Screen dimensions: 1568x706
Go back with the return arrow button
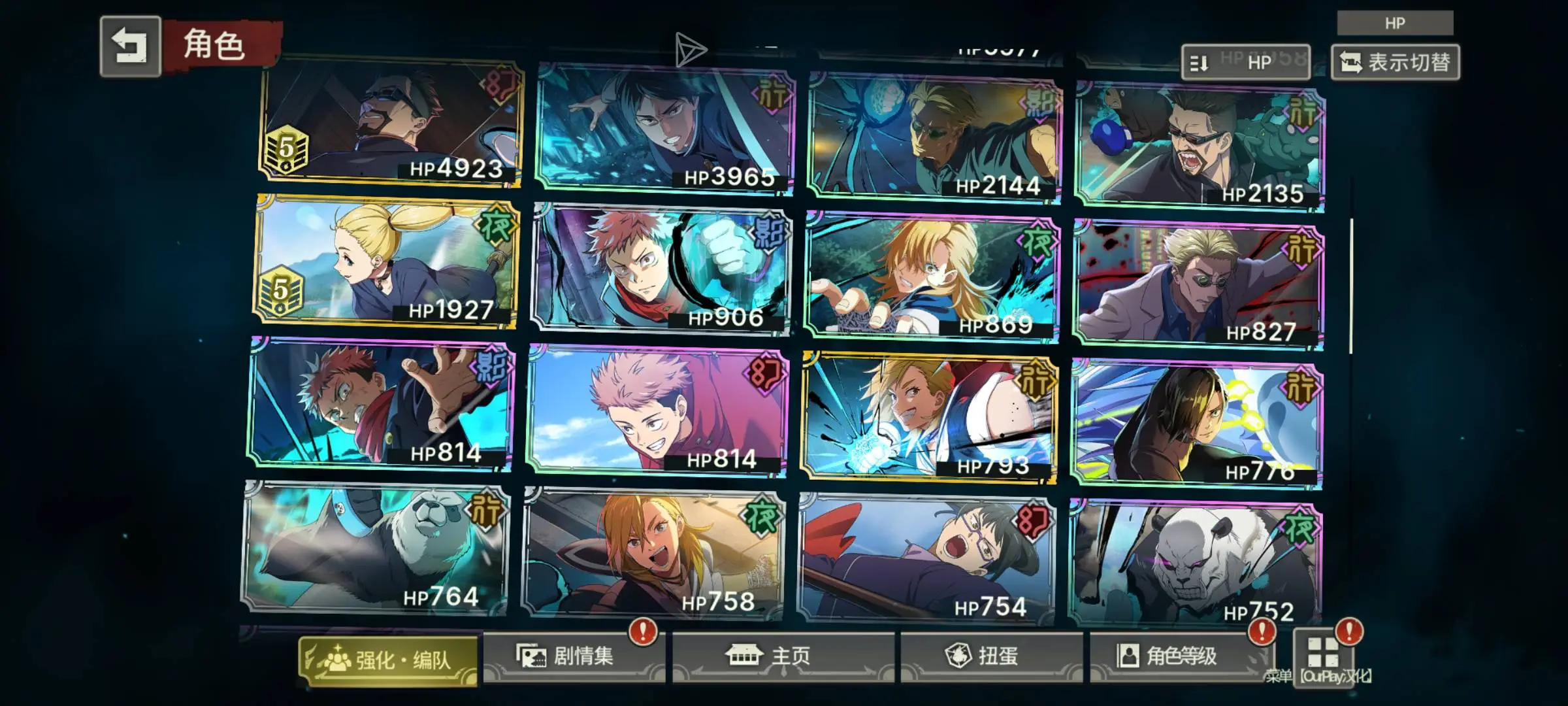pos(130,46)
